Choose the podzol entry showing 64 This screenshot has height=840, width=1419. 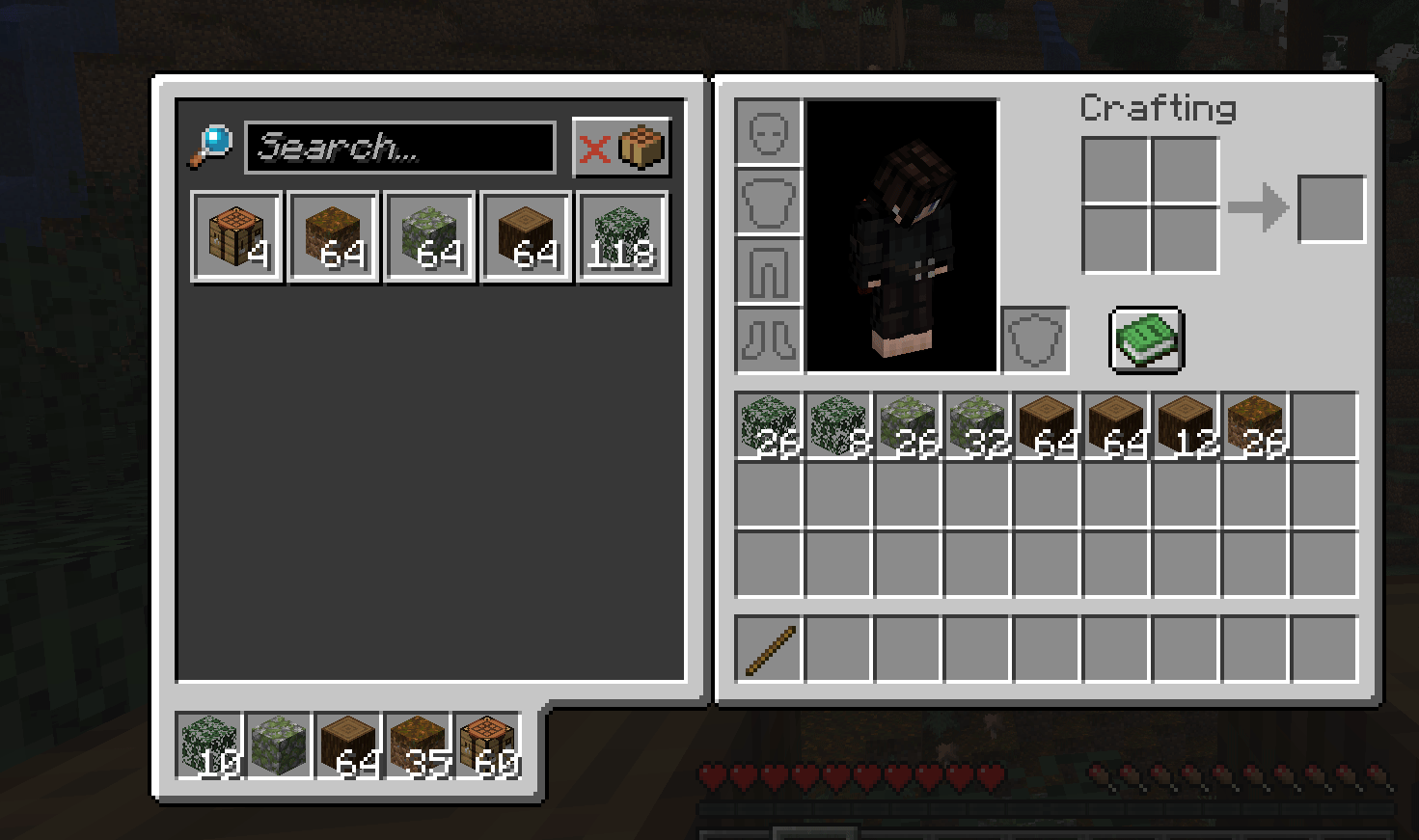click(334, 236)
